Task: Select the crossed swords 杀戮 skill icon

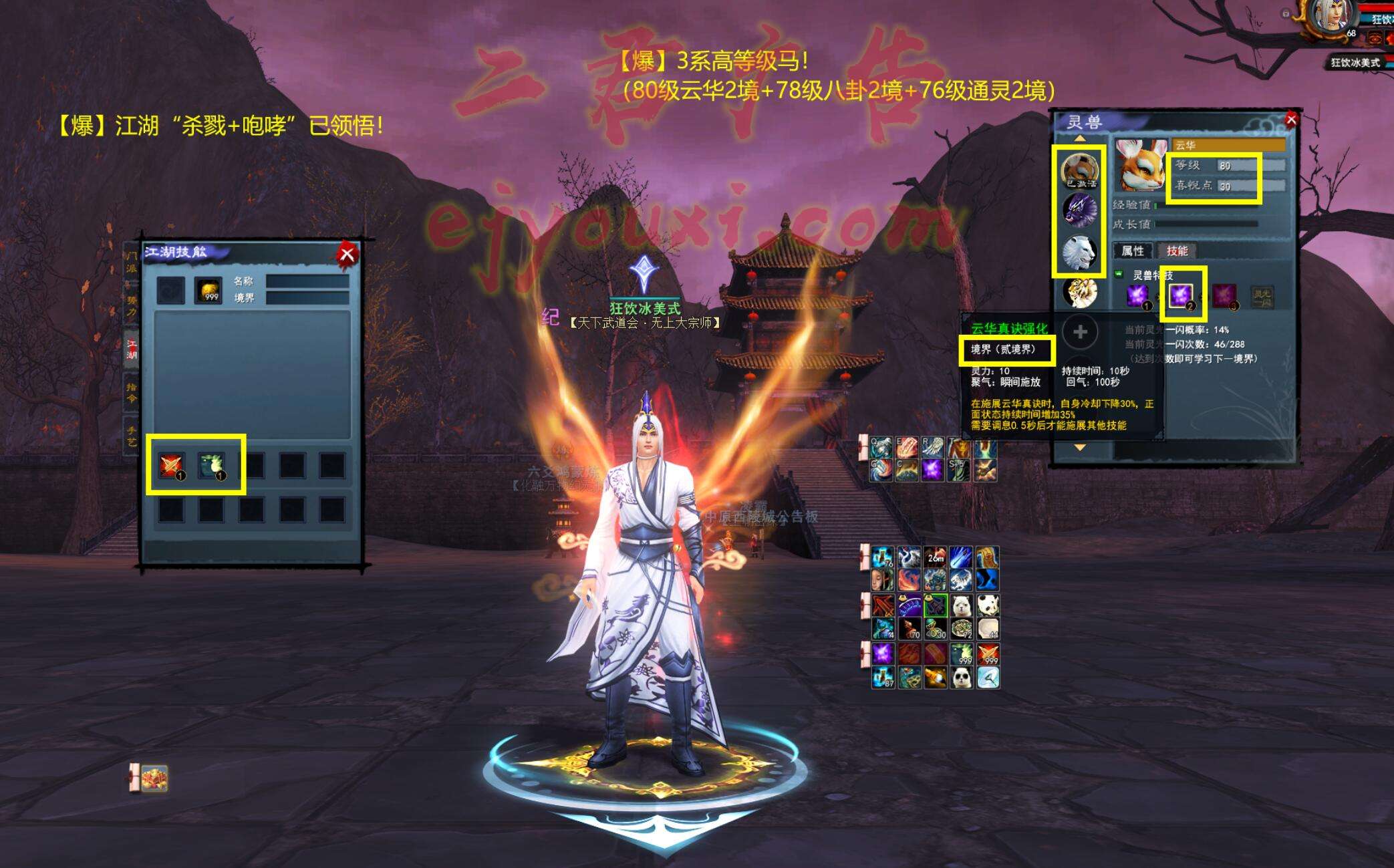Action: [171, 465]
